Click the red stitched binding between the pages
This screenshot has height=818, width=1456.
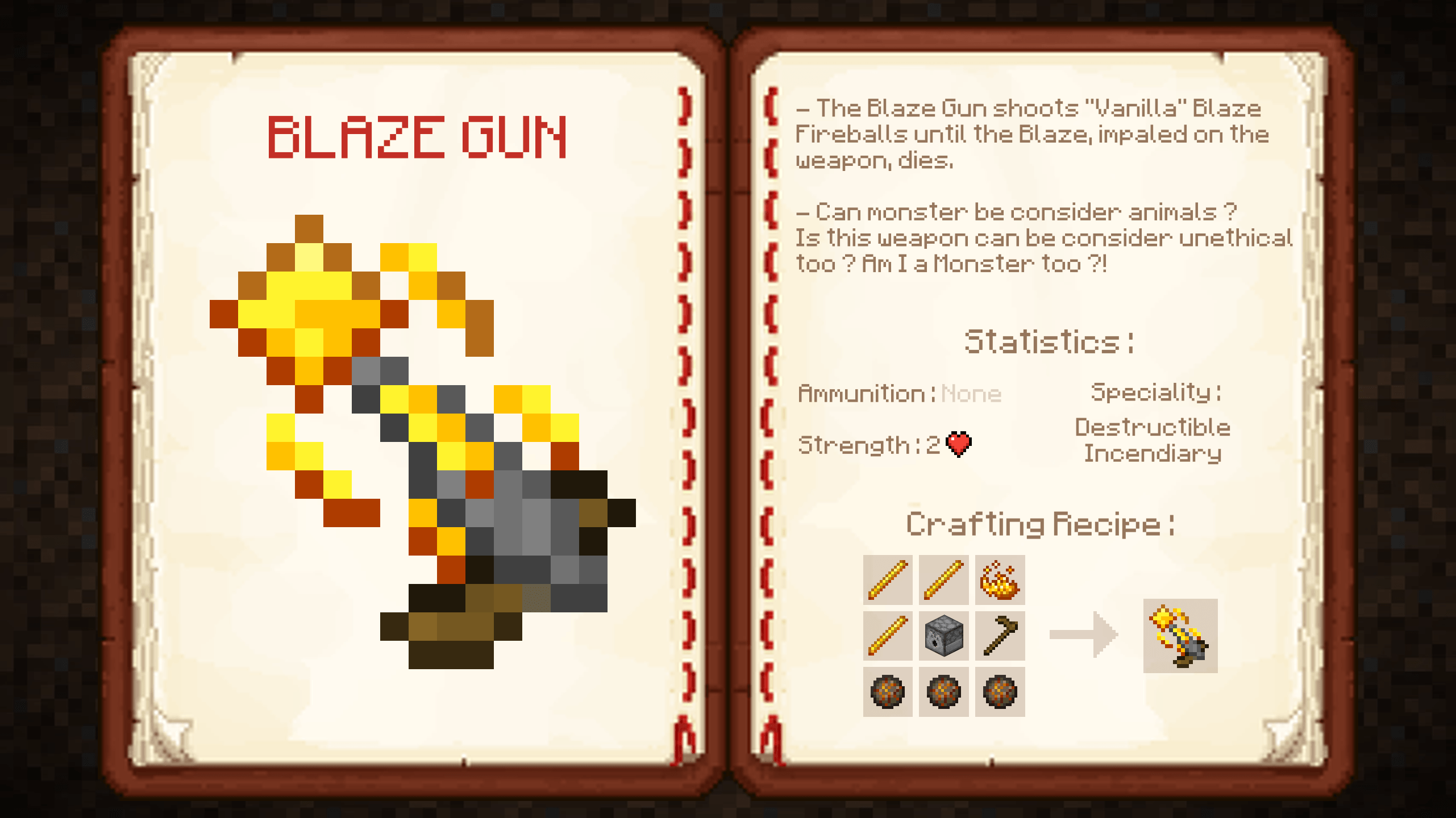[726, 409]
